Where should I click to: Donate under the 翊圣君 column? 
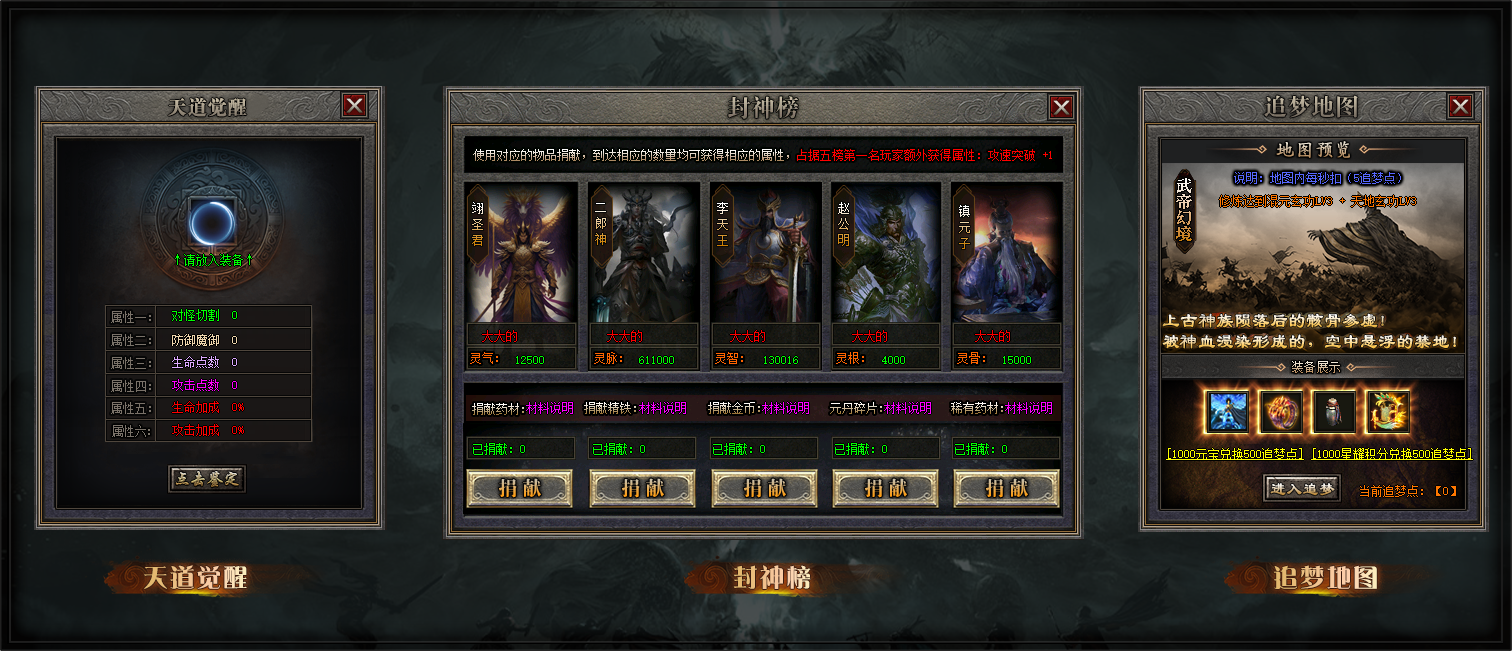pos(519,488)
